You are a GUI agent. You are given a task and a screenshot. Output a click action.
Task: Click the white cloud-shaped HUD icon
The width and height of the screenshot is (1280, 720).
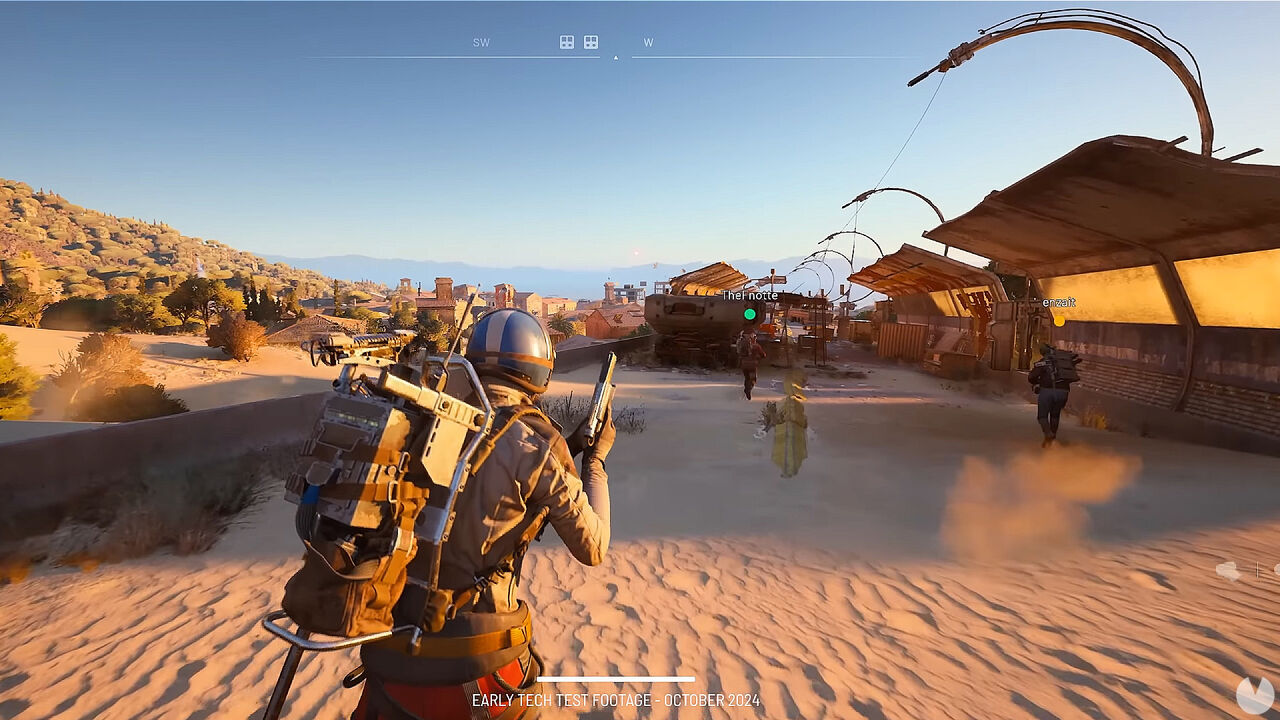pos(1228,570)
